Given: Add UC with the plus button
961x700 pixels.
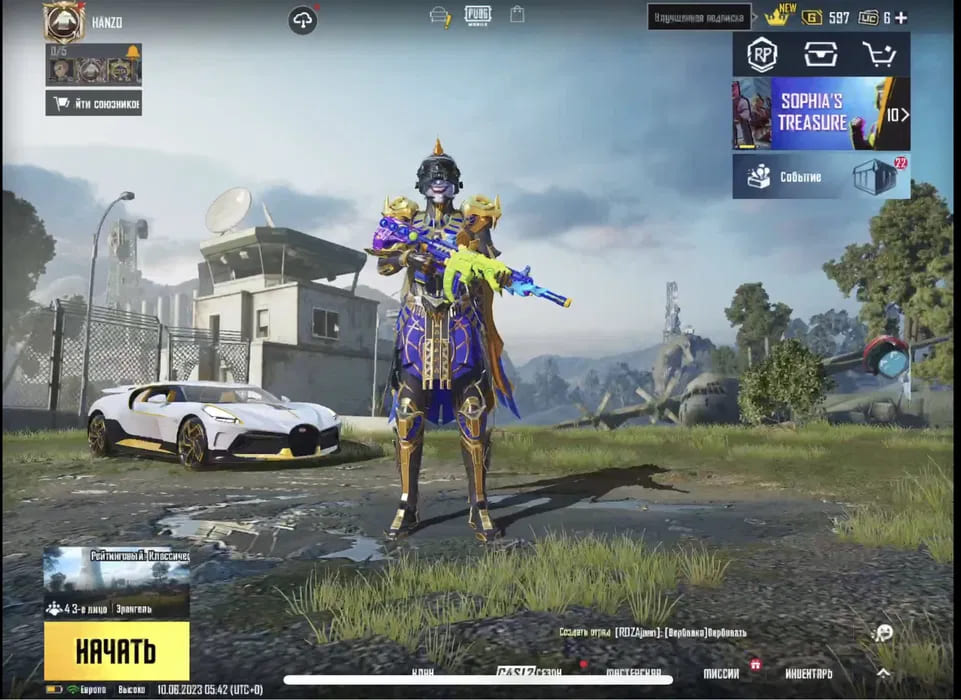Looking at the screenshot, I should (901, 18).
